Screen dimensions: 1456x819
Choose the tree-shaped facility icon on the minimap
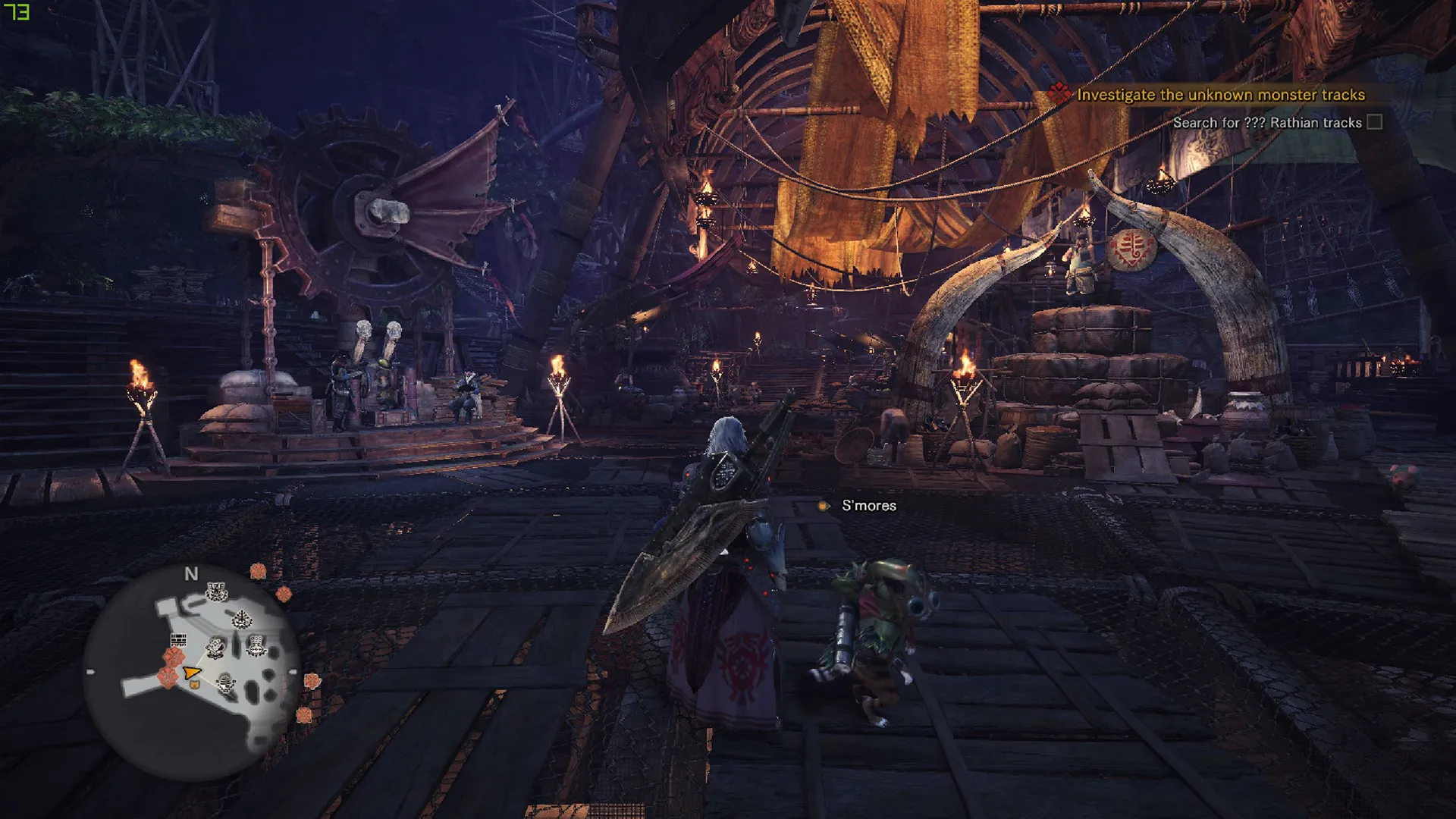[241, 620]
